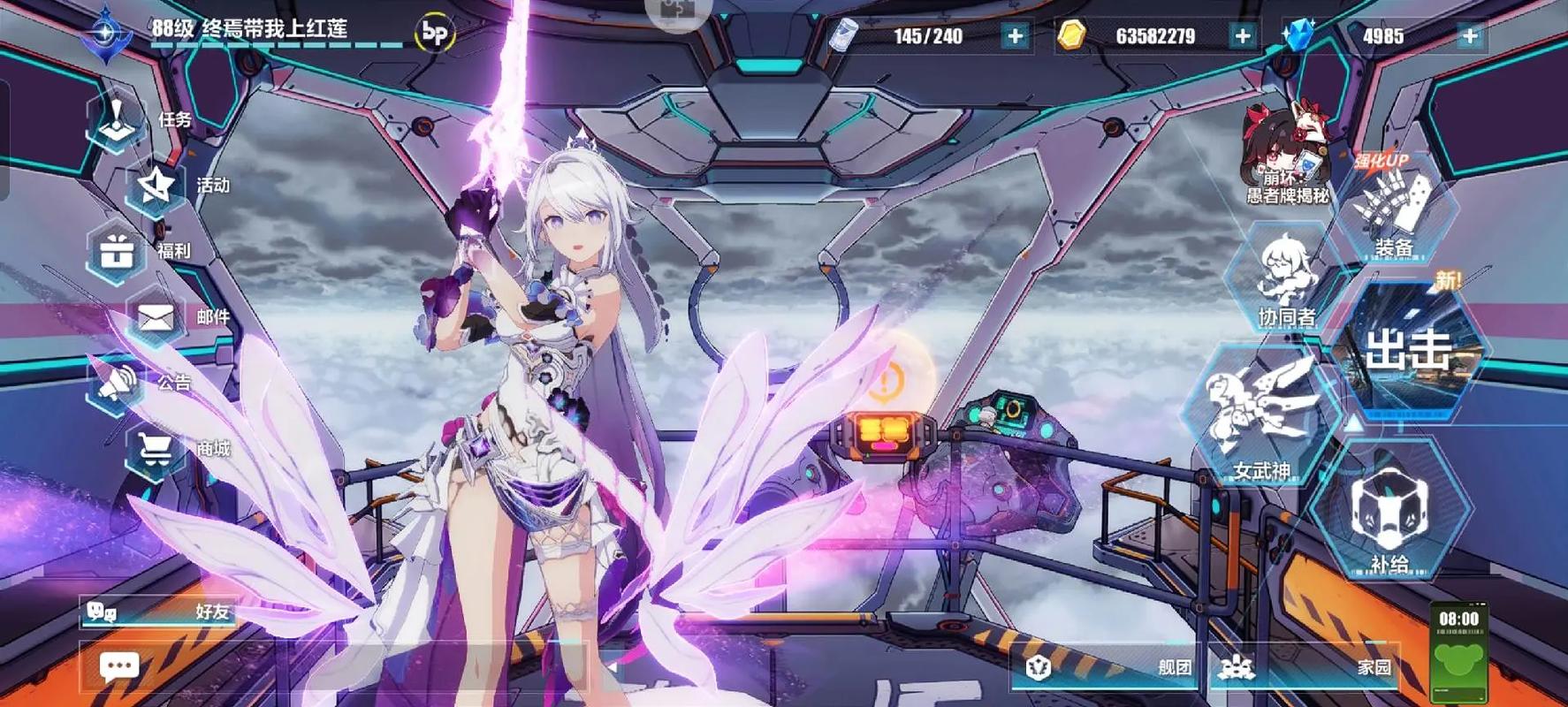Open the 活动 events menu
1568x707 pixels.
tap(159, 186)
